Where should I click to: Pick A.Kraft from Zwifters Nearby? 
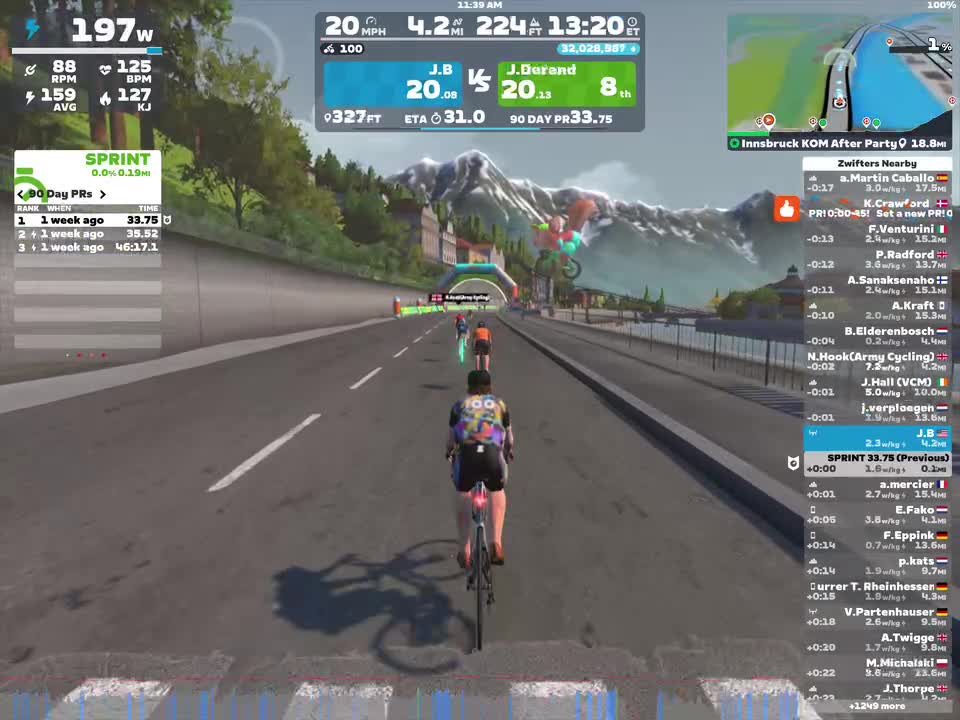pyautogui.click(x=877, y=311)
